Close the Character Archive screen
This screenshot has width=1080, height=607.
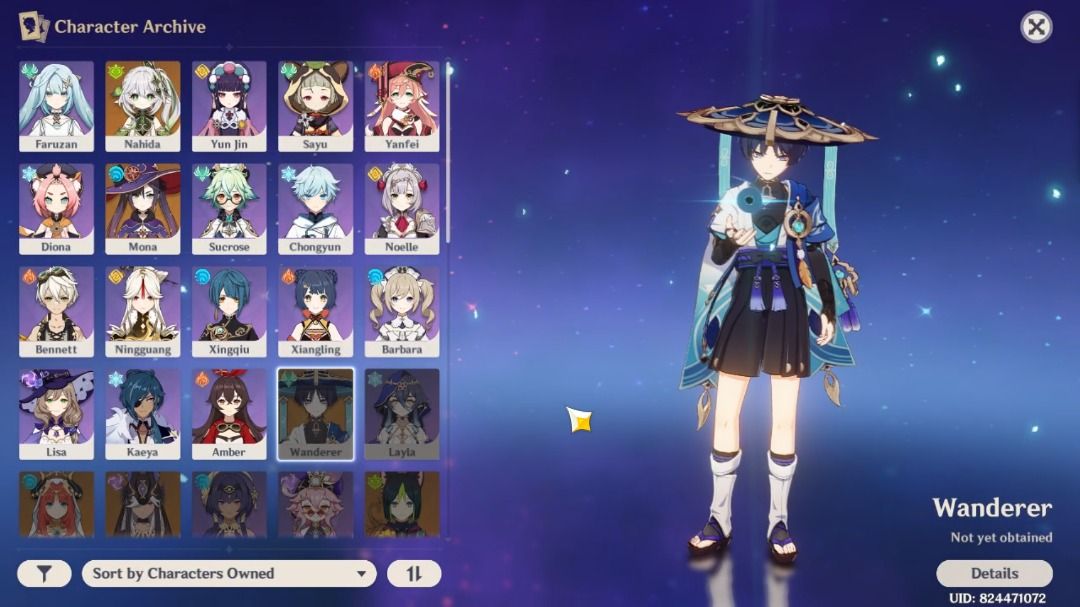click(x=1036, y=27)
